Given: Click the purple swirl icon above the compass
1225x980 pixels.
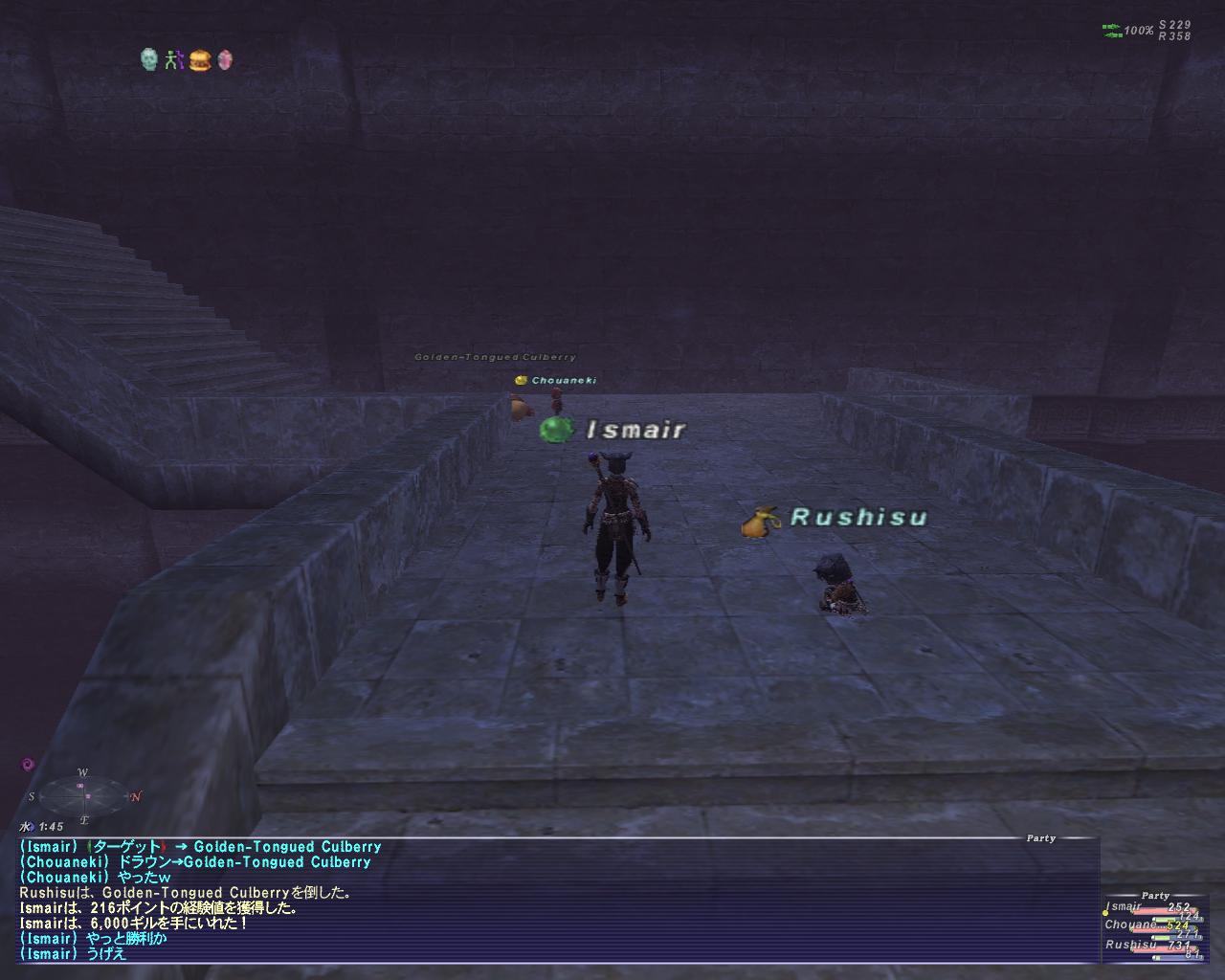Looking at the screenshot, I should click(x=28, y=765).
